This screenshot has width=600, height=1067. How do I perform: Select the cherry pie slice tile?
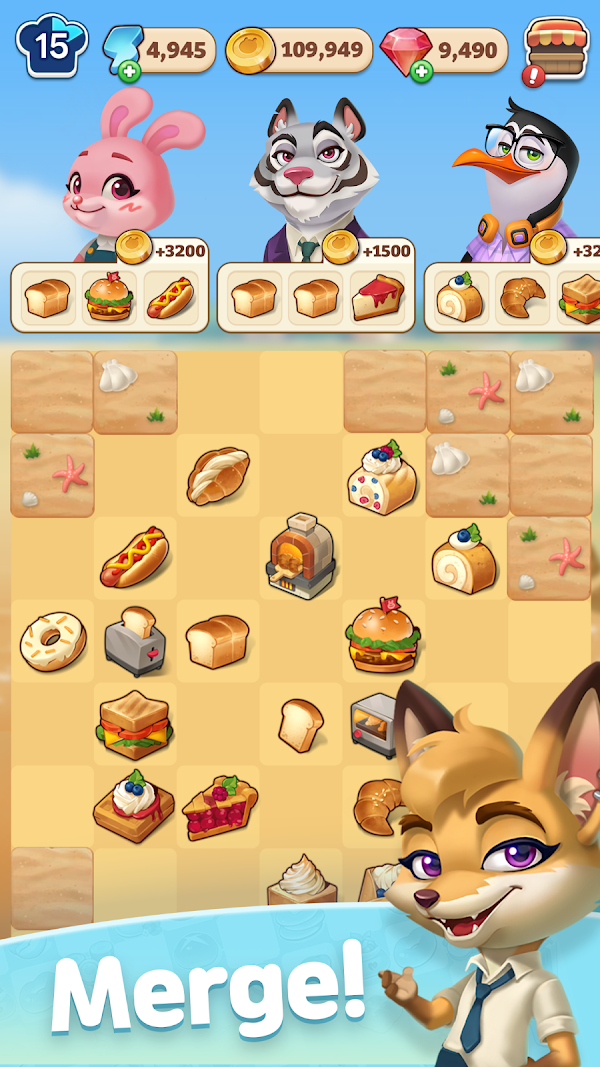[x=219, y=806]
